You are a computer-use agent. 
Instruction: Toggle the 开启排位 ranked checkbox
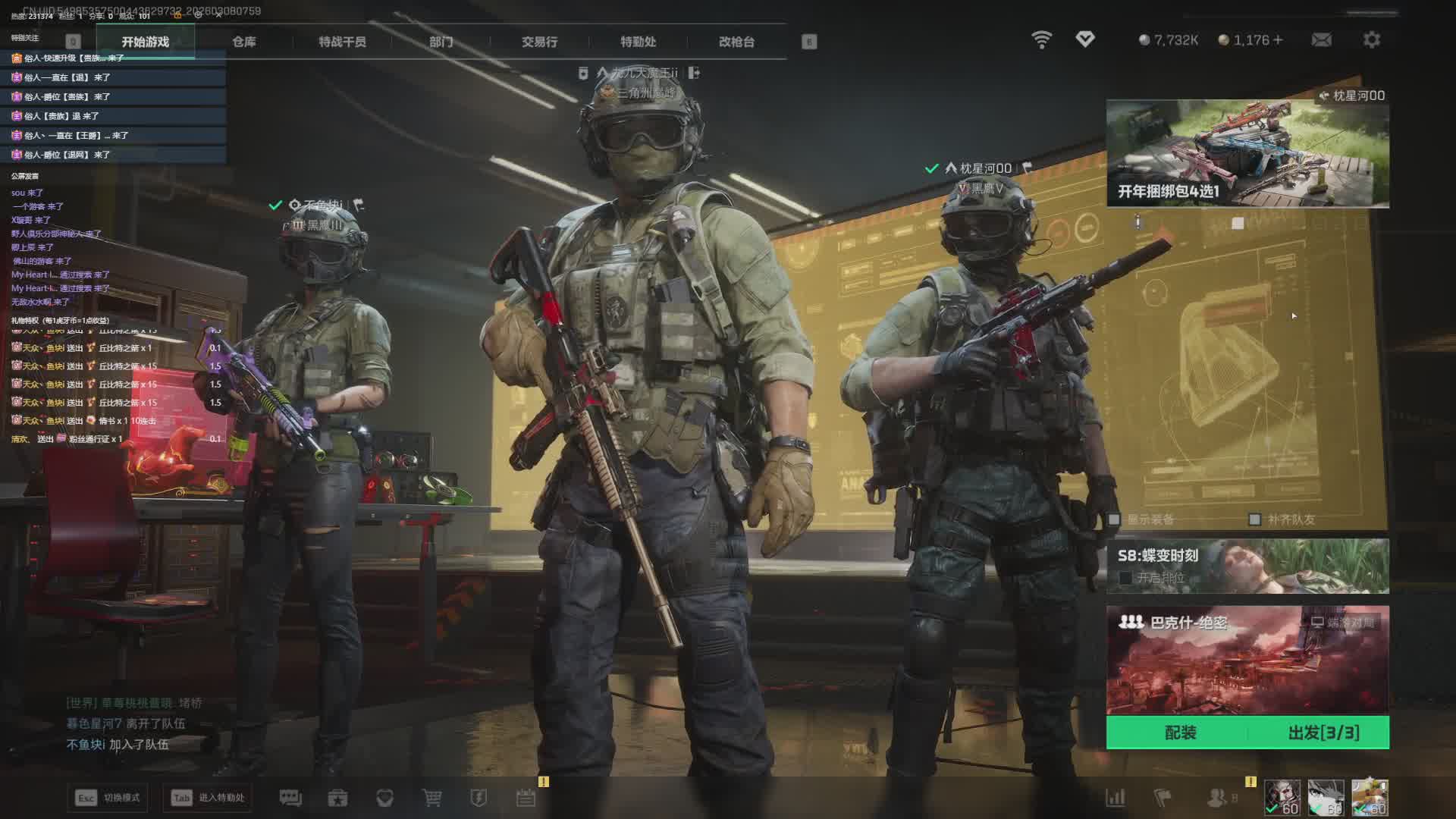click(x=1125, y=578)
